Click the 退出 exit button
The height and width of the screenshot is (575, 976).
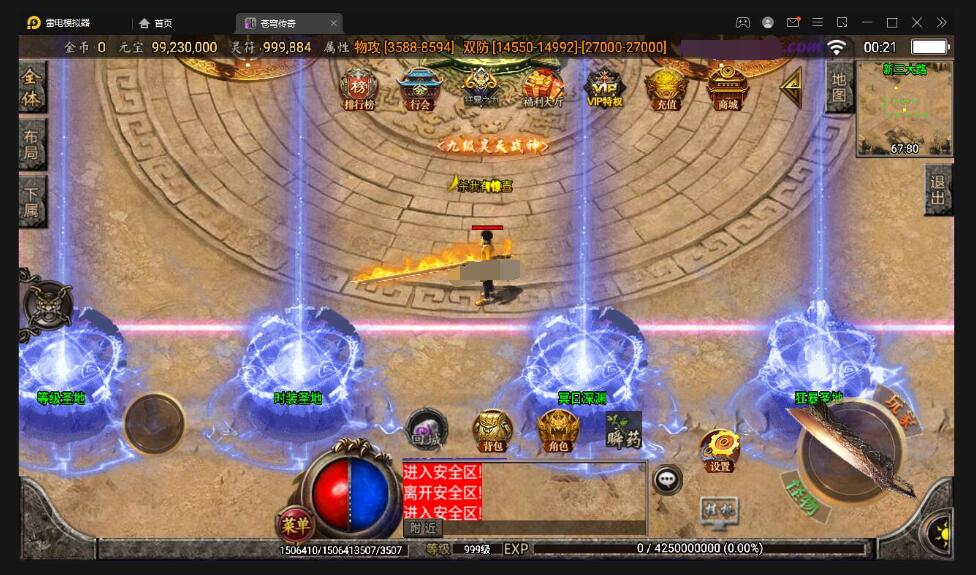(938, 190)
